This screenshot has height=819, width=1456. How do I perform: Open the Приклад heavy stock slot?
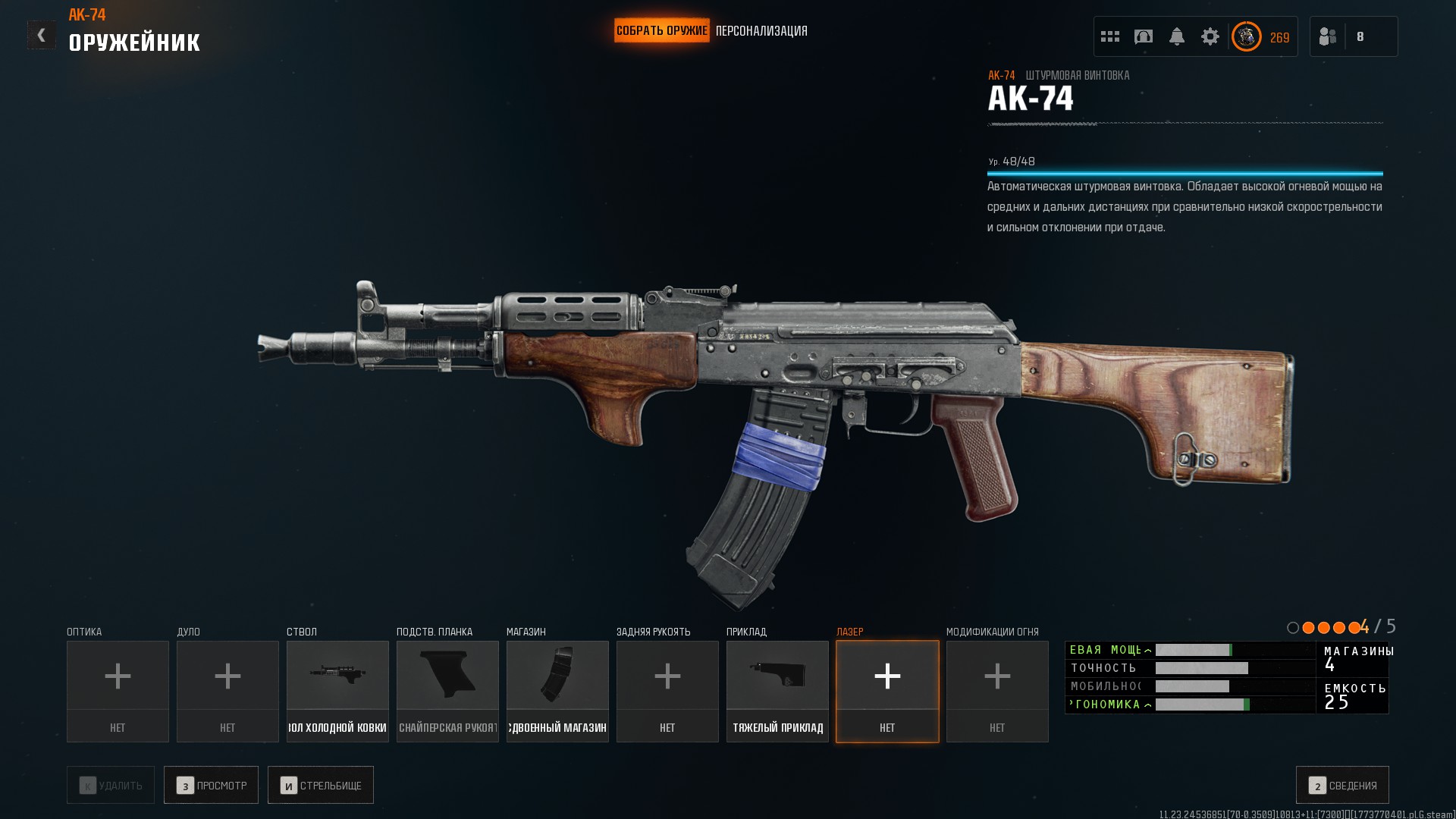point(777,691)
